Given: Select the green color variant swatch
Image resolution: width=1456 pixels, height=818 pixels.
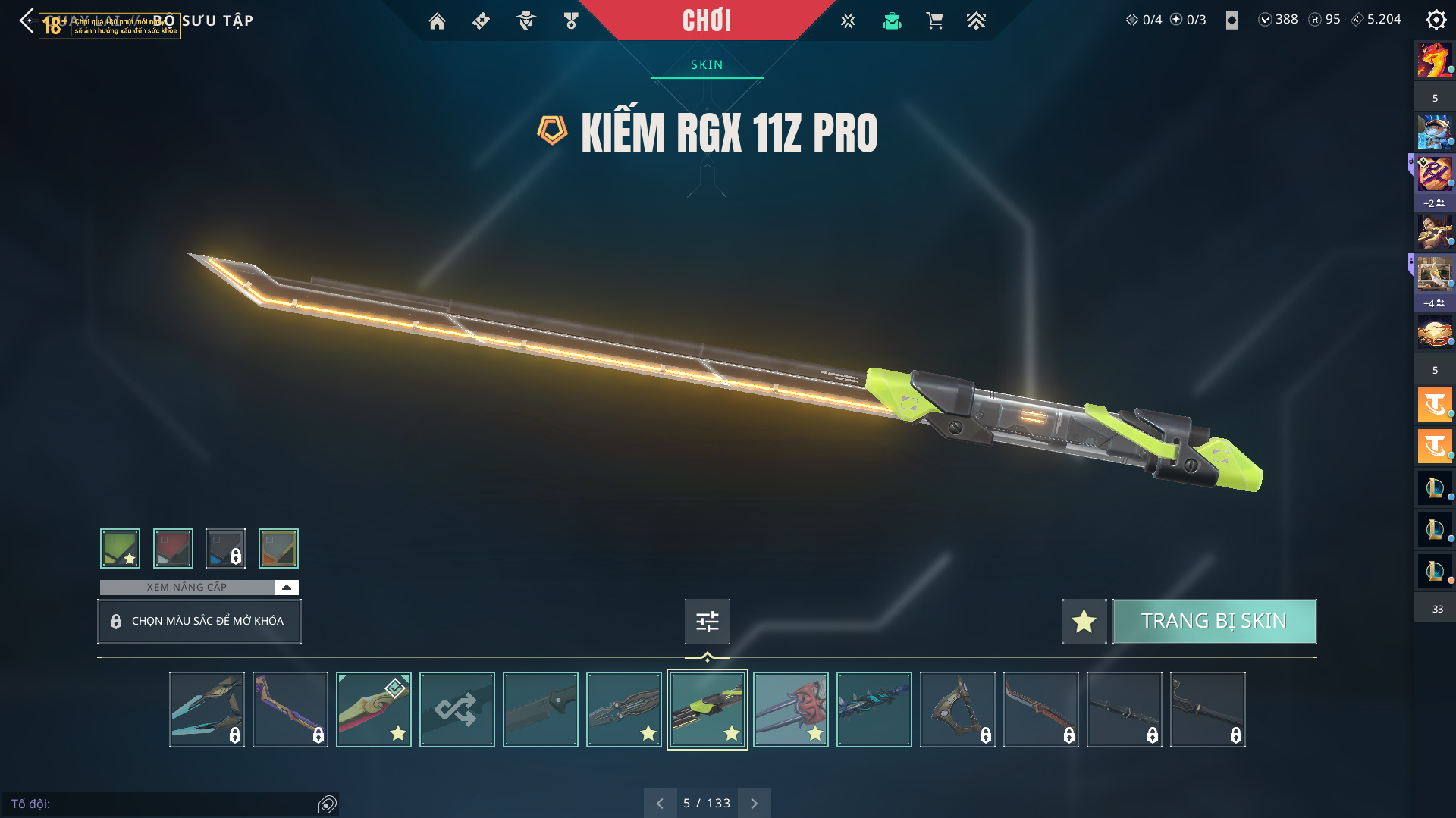Looking at the screenshot, I should (x=120, y=548).
